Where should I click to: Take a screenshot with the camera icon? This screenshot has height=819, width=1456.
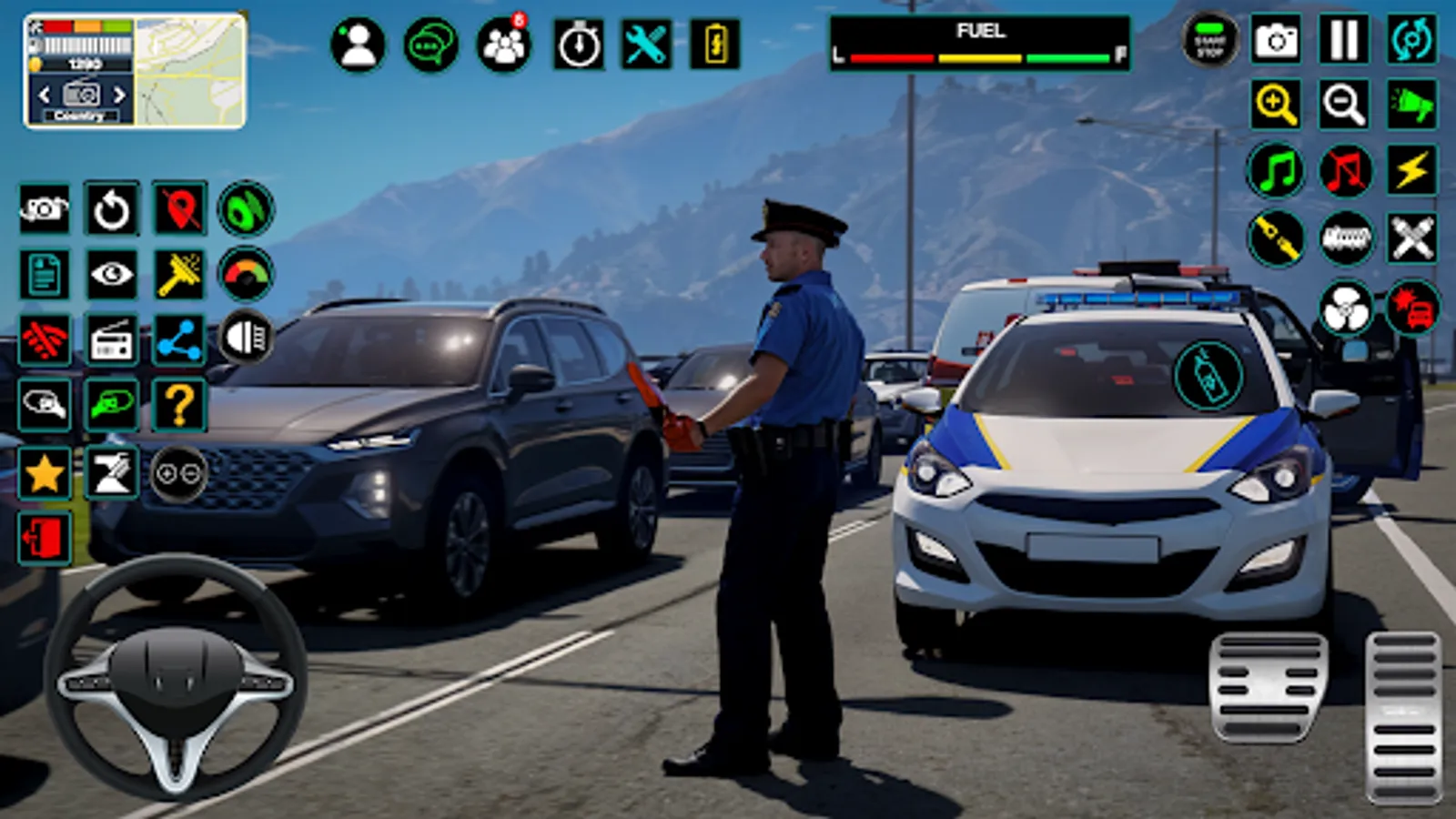coord(1278,40)
